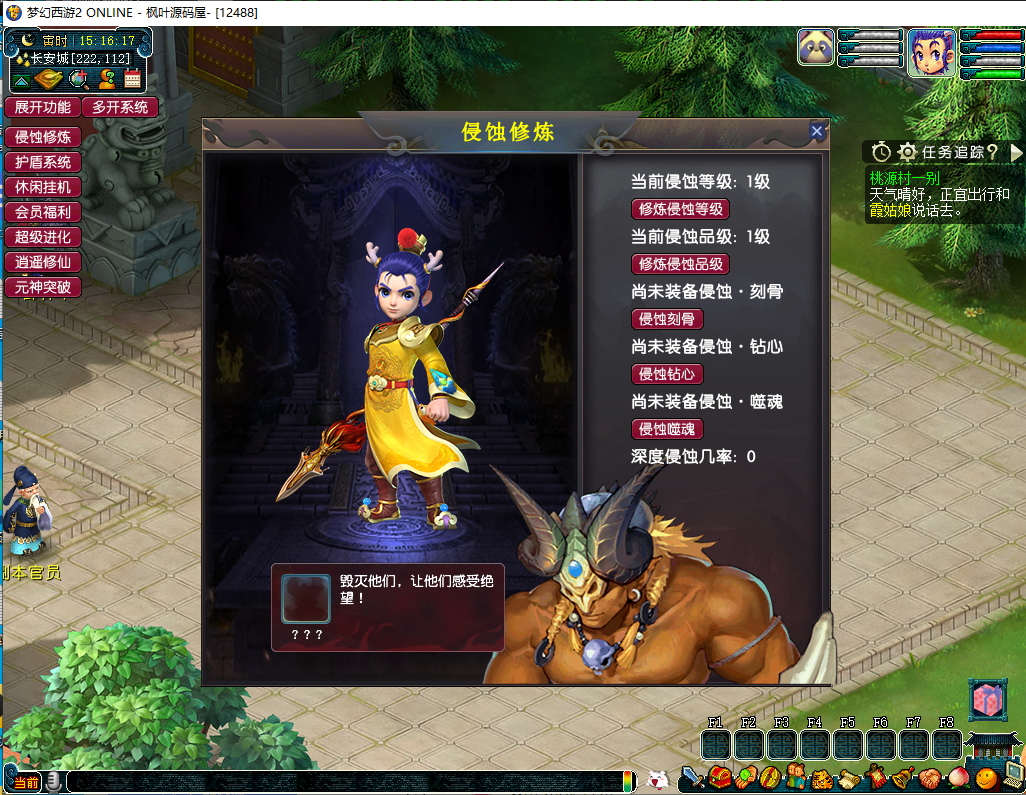Click the player character portrait

931,52
